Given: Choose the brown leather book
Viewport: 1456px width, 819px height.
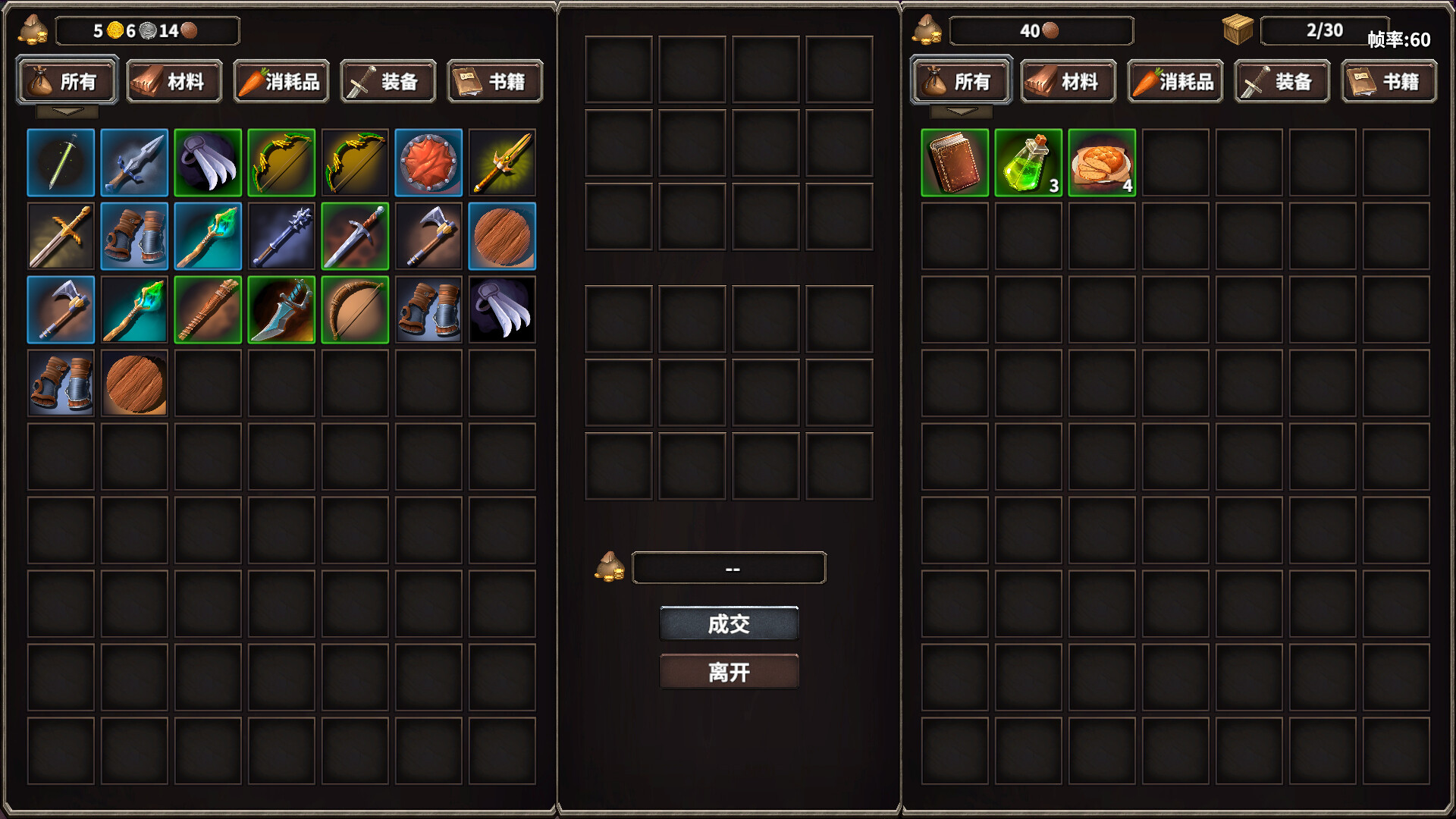Looking at the screenshot, I should tap(954, 163).
